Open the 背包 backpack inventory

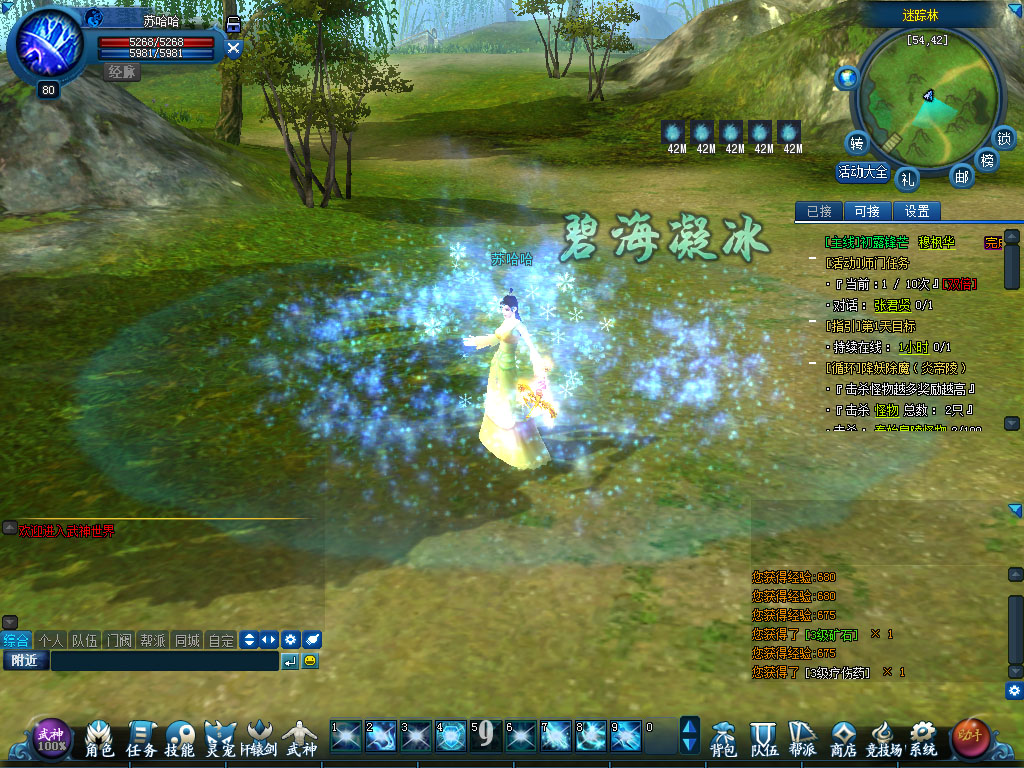[723, 739]
